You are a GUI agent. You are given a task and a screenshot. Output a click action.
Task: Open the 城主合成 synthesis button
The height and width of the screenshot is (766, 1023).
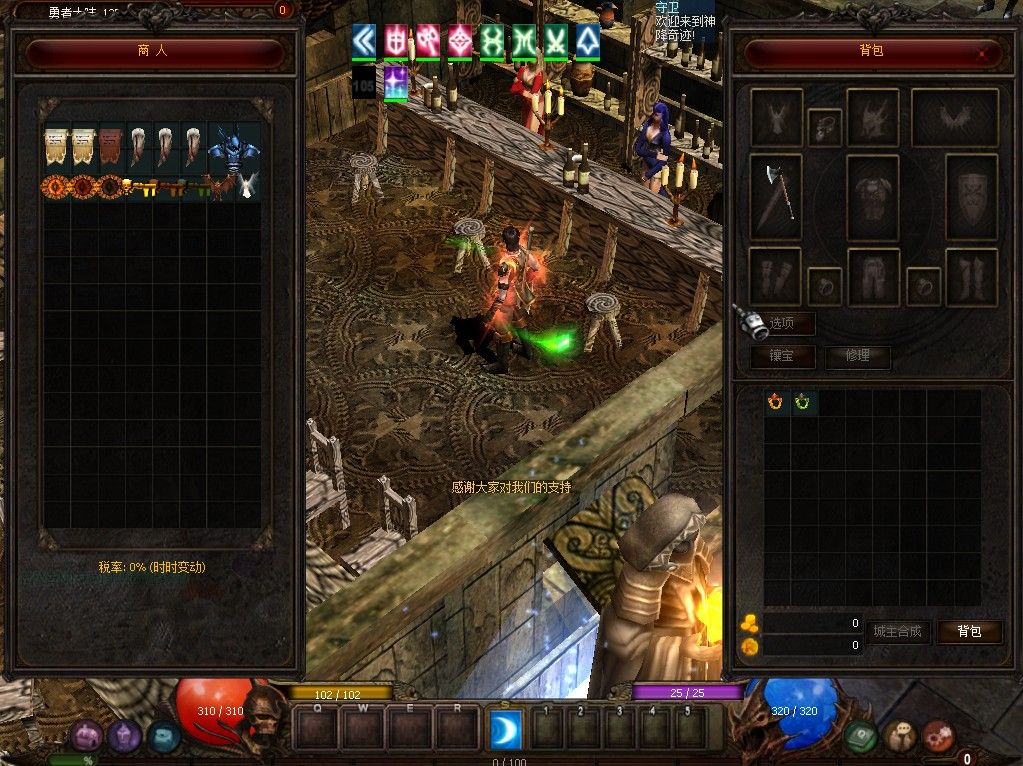pyautogui.click(x=899, y=632)
